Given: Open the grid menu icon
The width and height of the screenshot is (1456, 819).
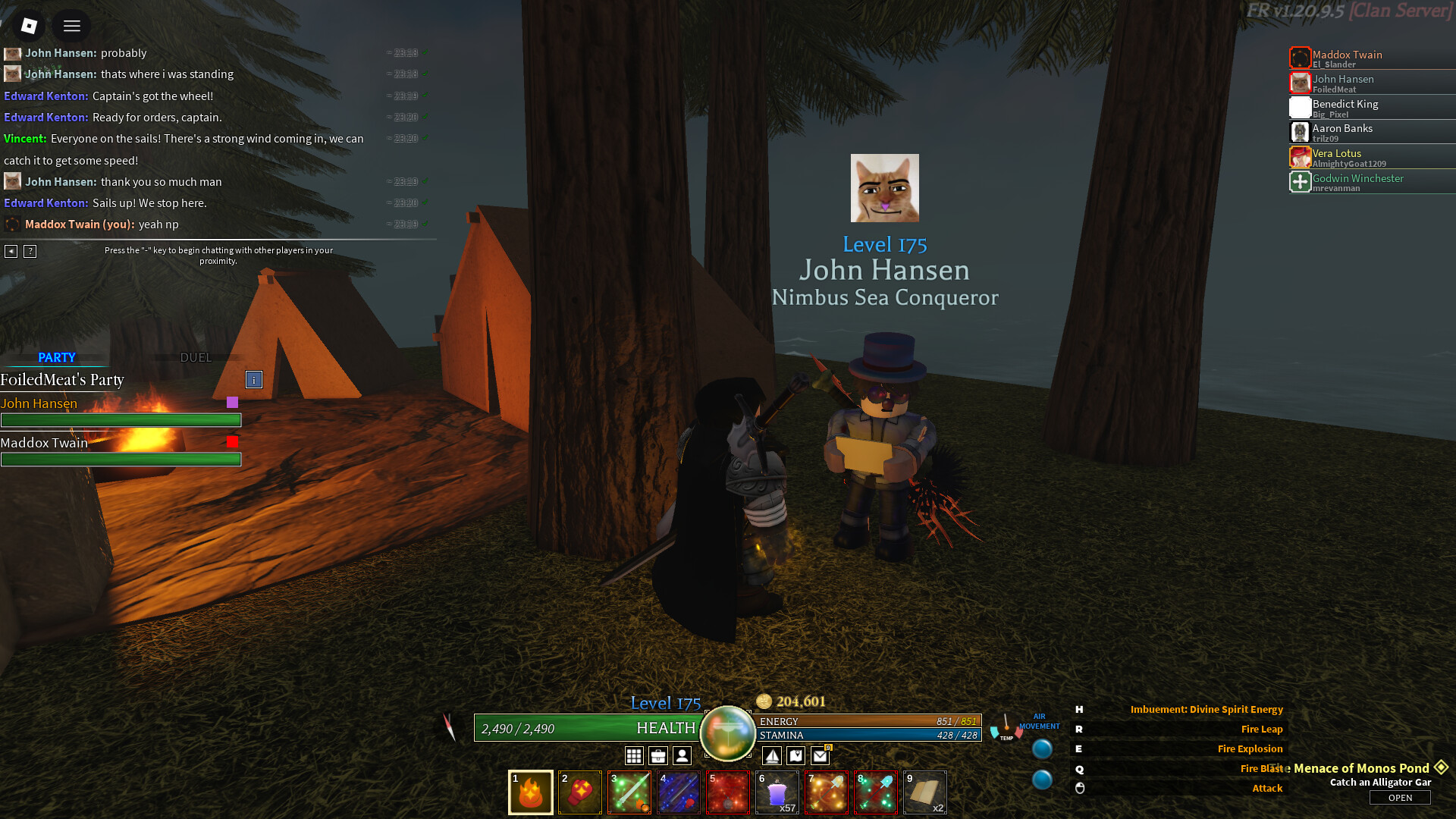Looking at the screenshot, I should click(x=634, y=755).
